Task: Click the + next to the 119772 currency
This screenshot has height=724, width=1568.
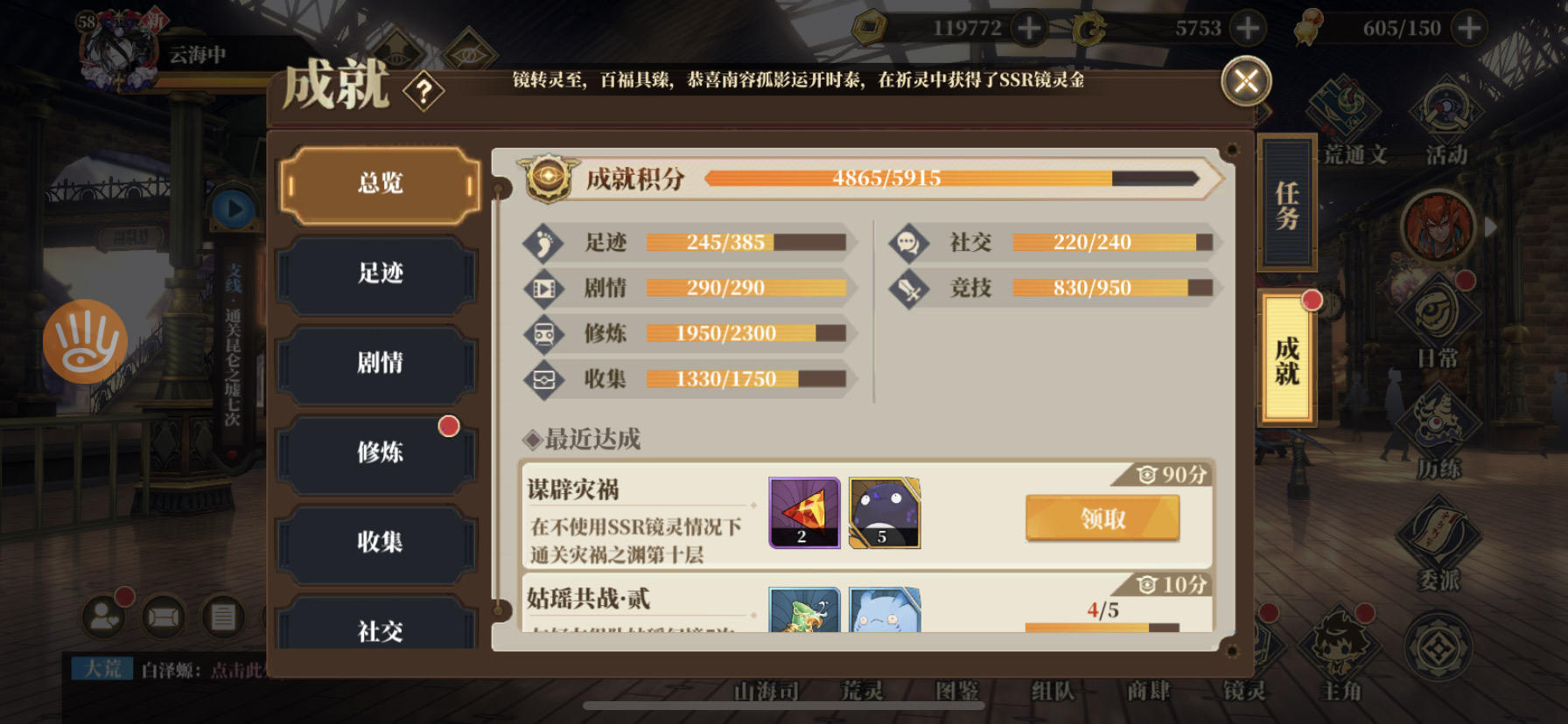Action: [1029, 27]
